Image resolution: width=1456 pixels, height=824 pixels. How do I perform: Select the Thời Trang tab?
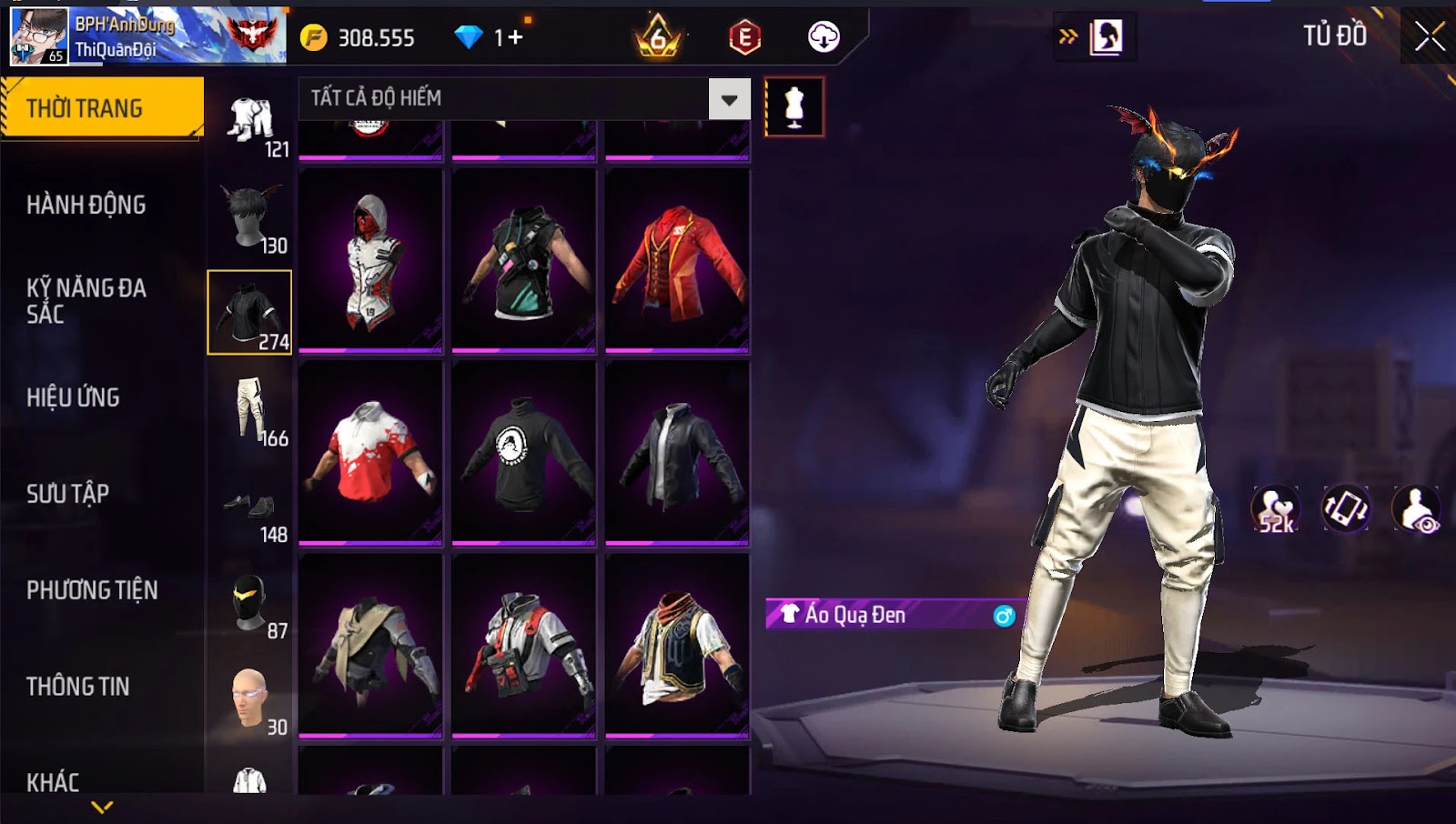tap(102, 108)
